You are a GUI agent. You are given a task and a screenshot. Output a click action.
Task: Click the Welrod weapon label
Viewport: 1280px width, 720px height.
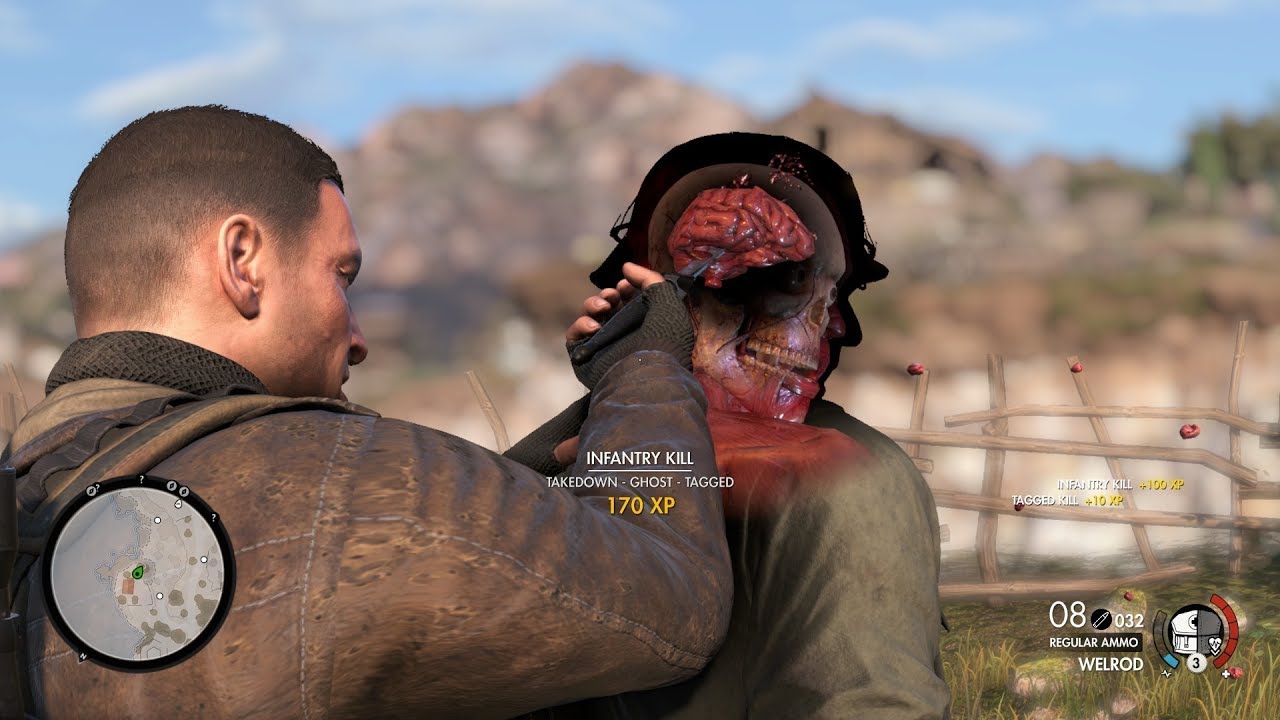click(1110, 663)
